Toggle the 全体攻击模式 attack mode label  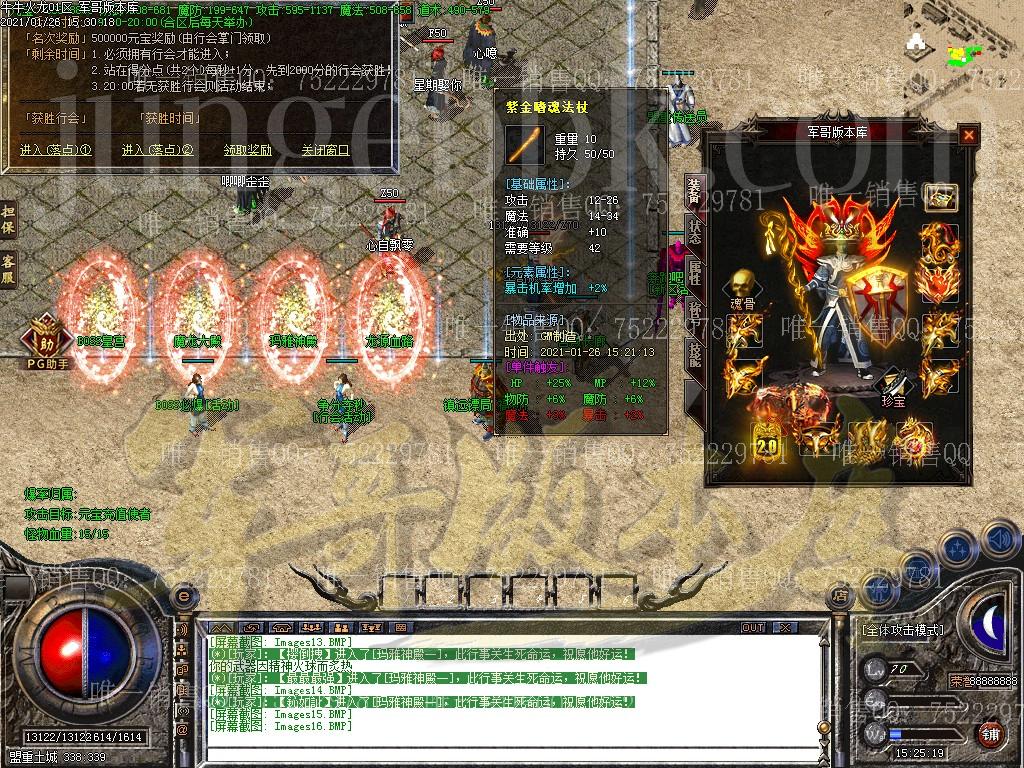(902, 630)
